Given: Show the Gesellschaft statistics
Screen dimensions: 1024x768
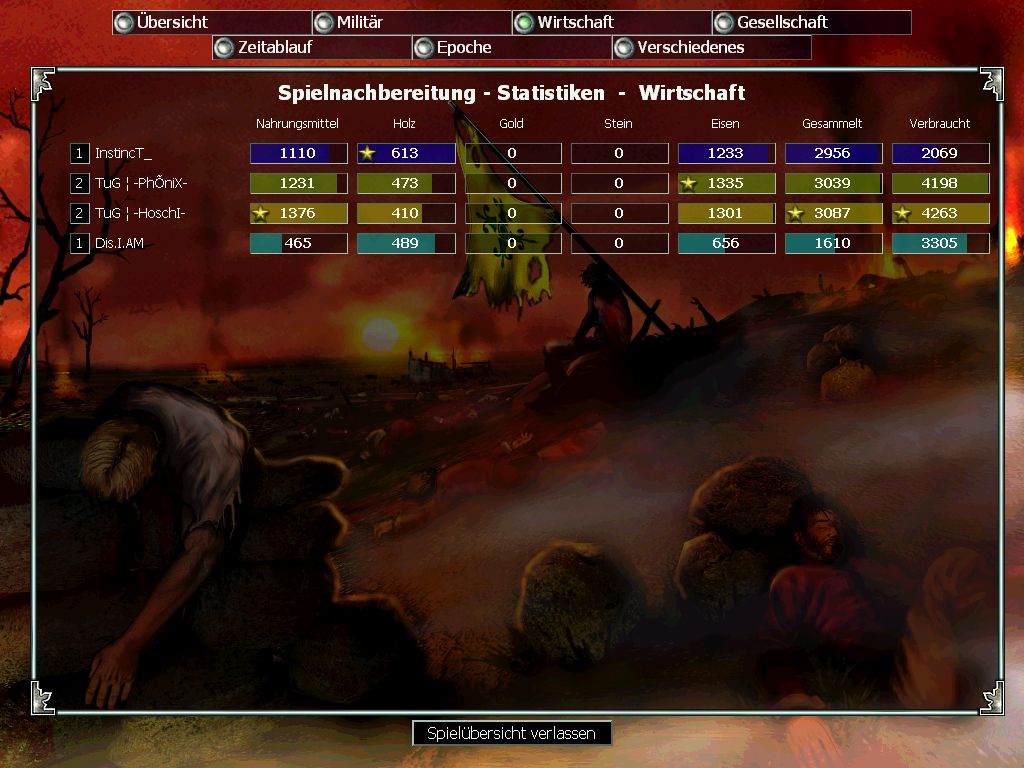Looking at the screenshot, I should 811,22.
